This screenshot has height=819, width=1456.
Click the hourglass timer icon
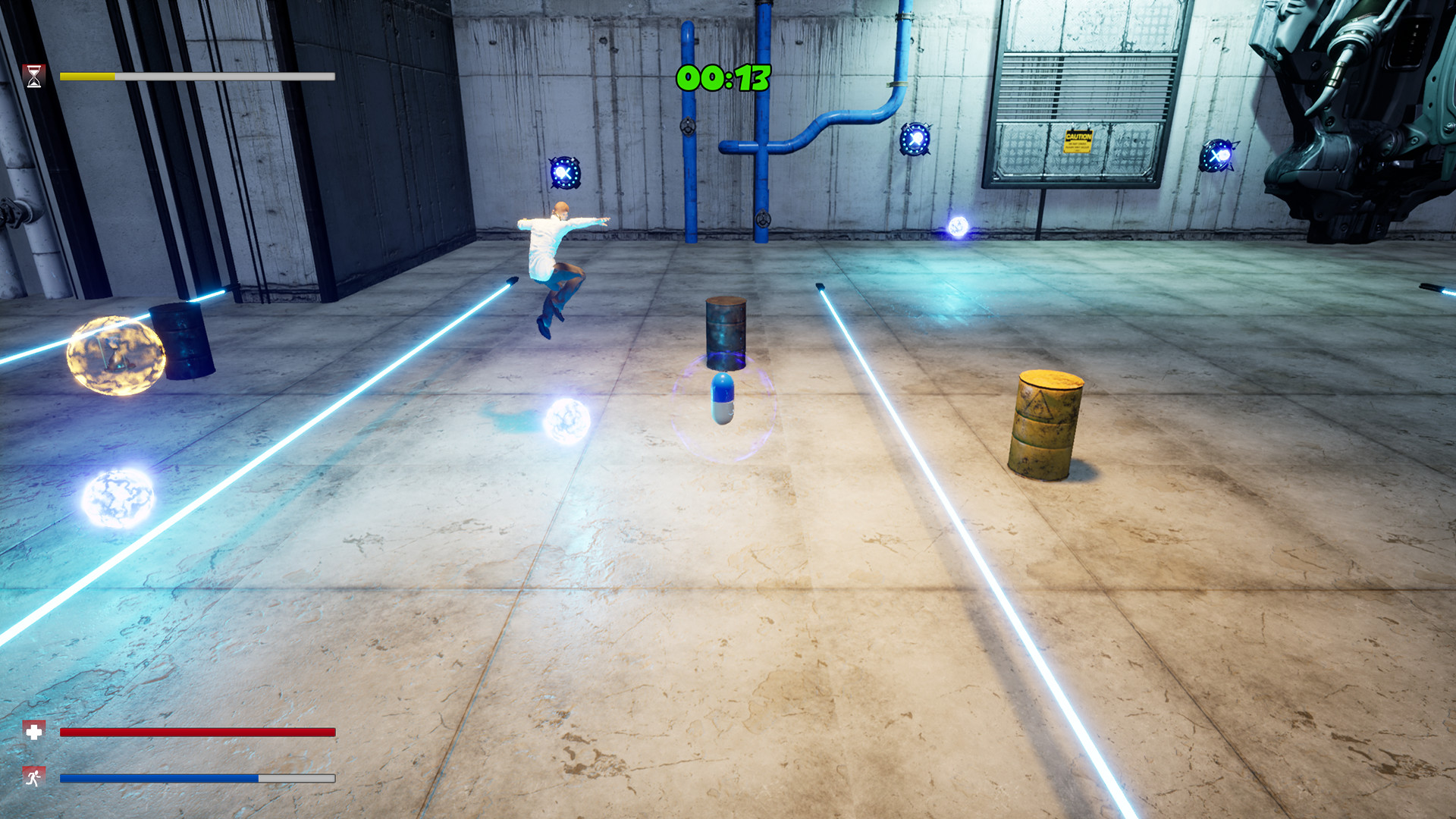[33, 75]
